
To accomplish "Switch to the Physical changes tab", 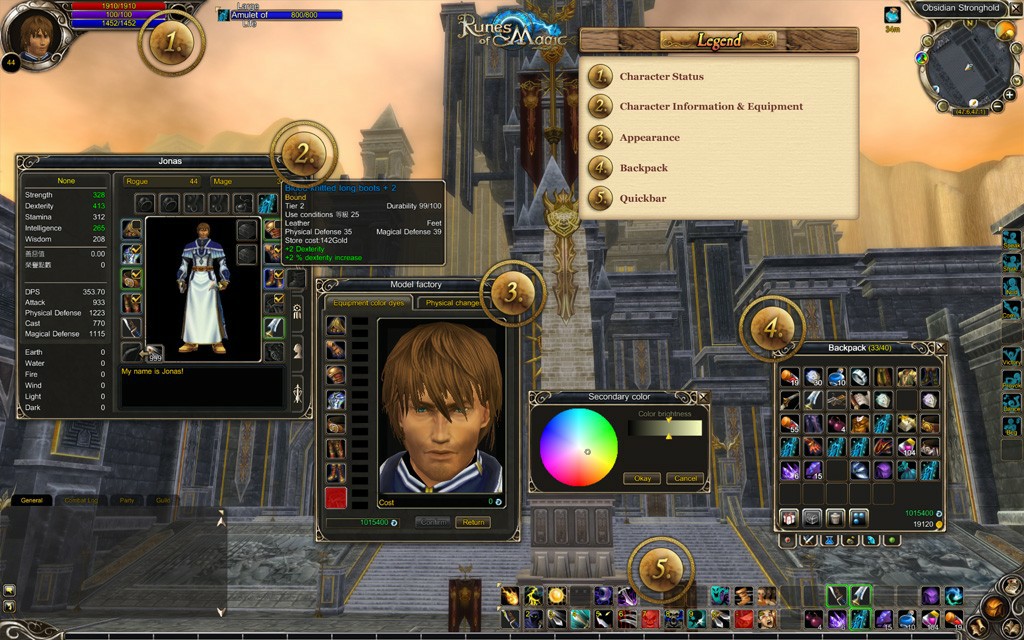I will (x=453, y=303).
